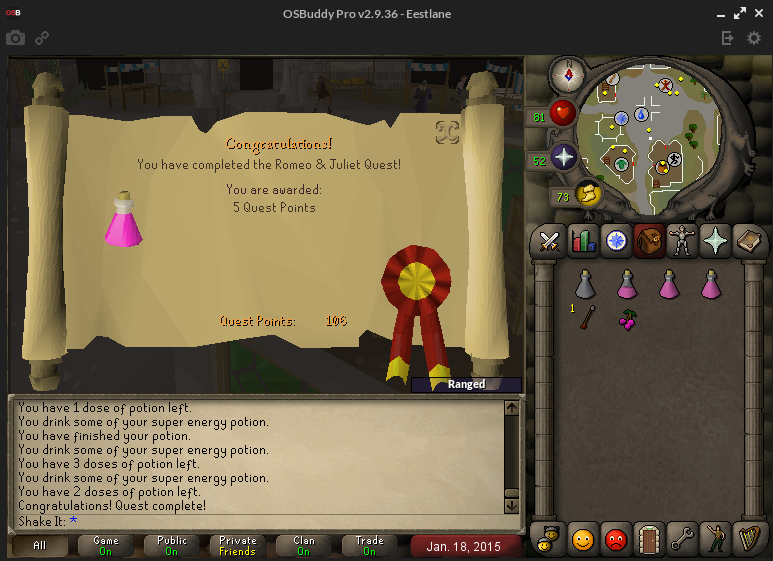Open the prayer tab

pos(715,241)
